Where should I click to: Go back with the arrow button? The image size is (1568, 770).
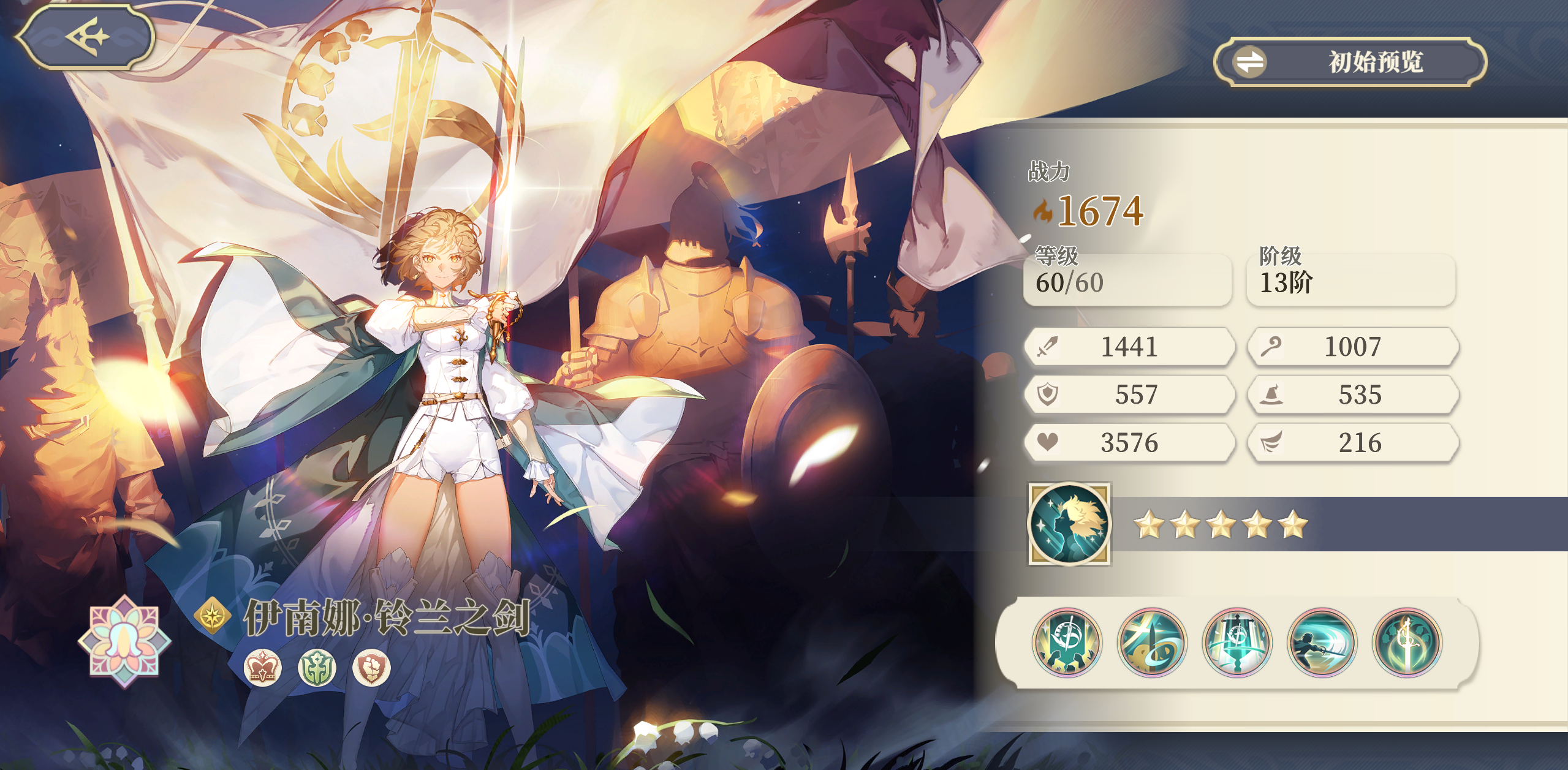[x=85, y=37]
